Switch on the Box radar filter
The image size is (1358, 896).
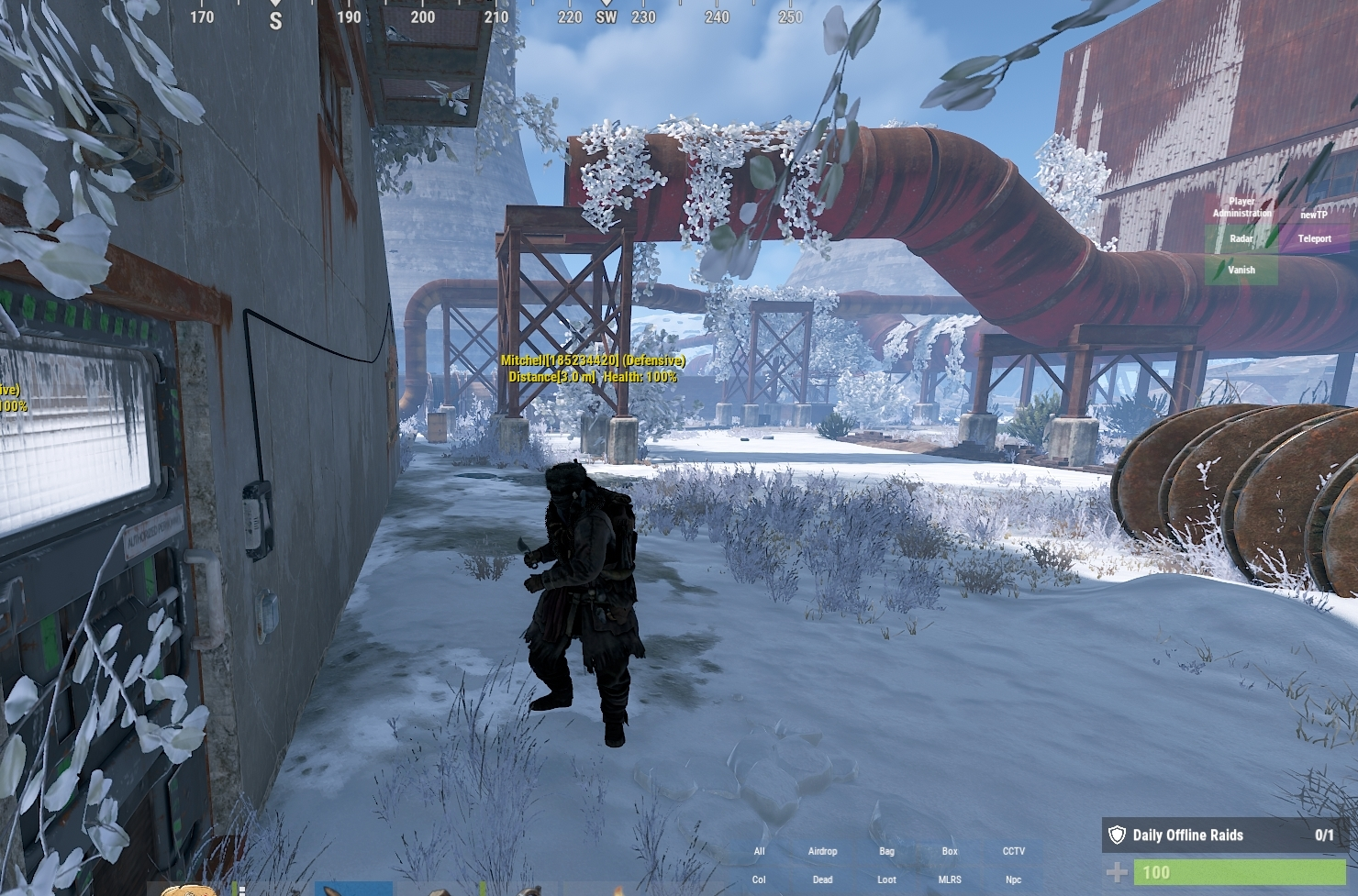point(950,851)
